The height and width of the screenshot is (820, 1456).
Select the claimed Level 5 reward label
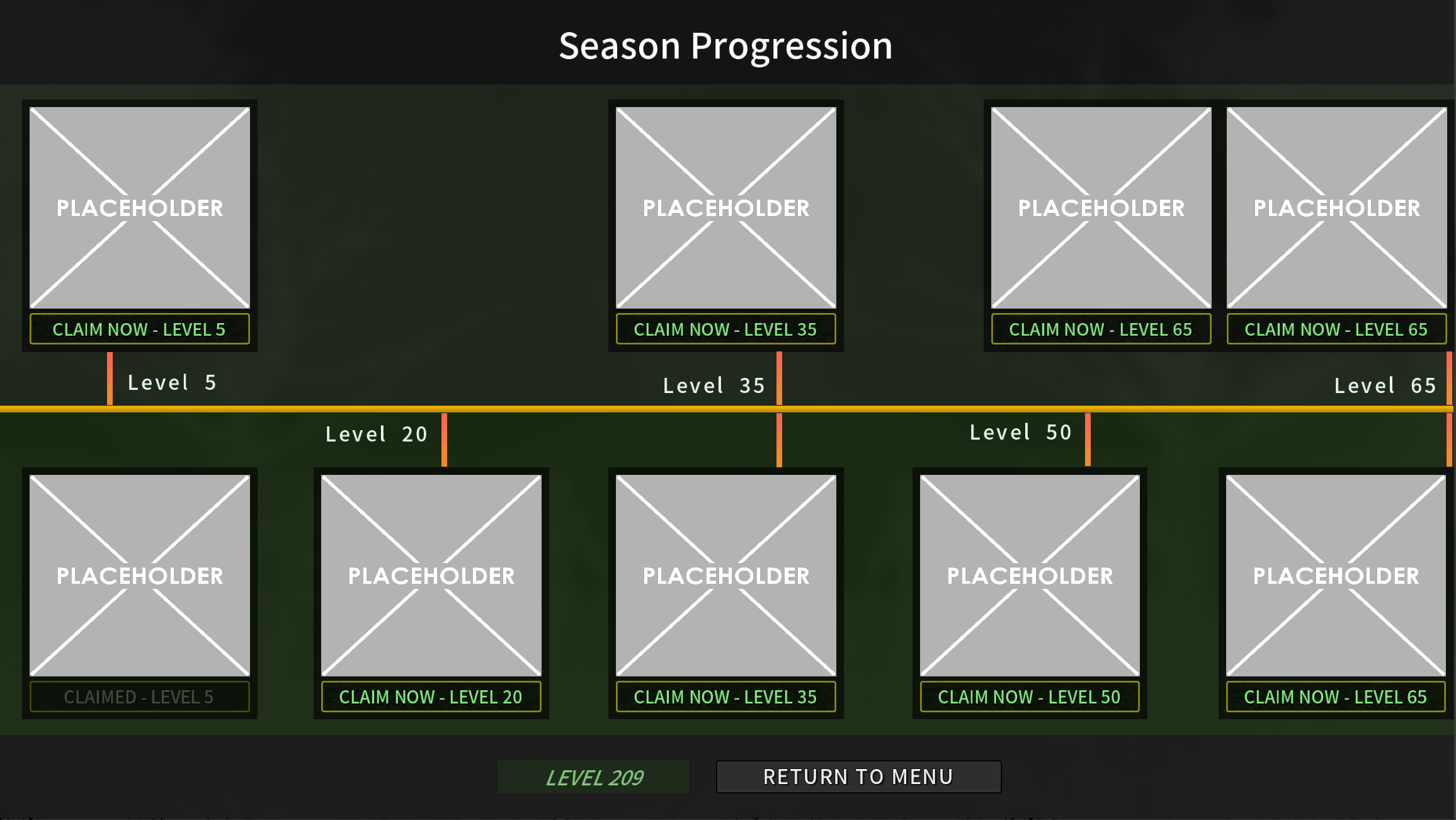click(139, 697)
